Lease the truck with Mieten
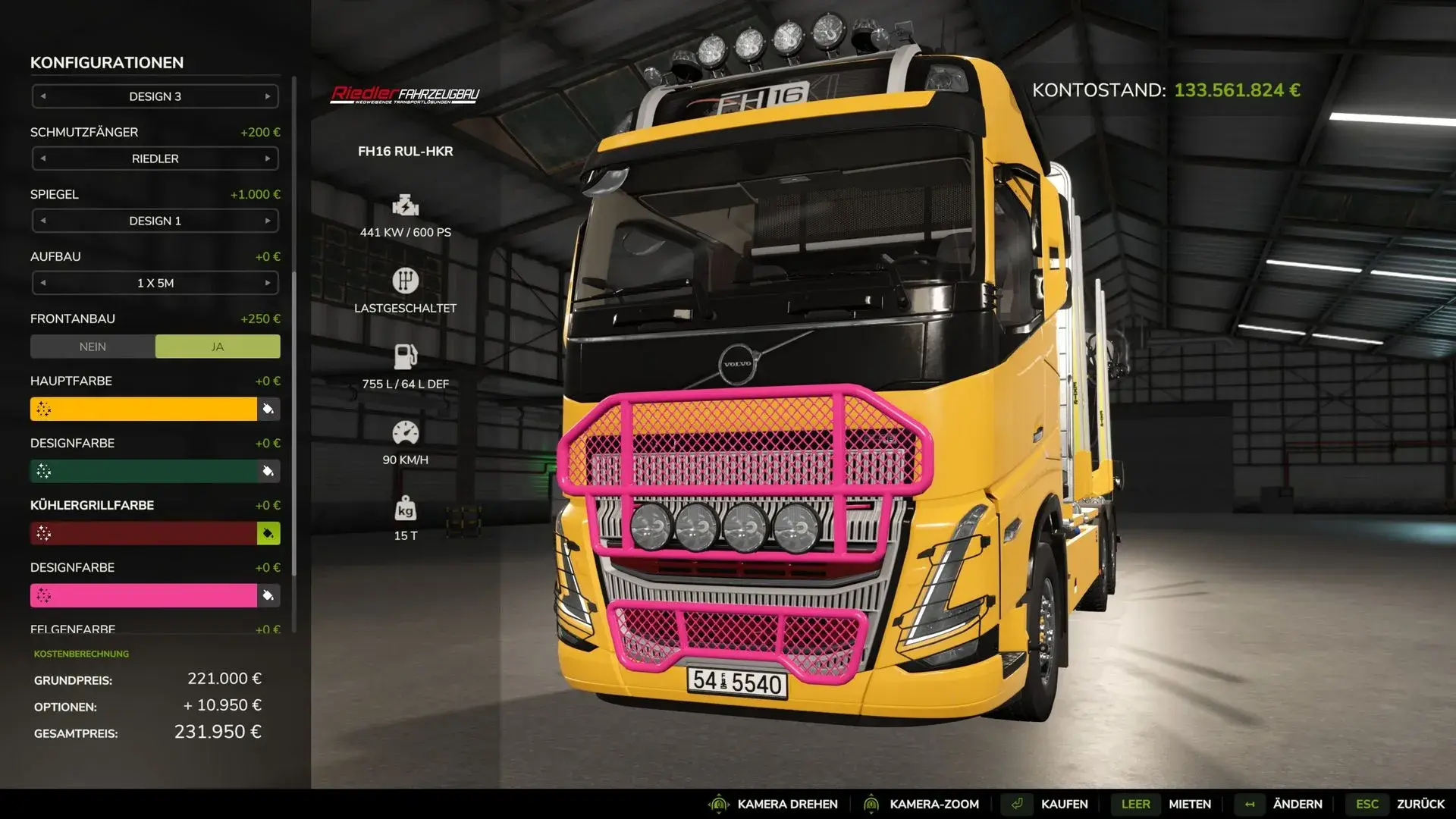 point(1189,804)
